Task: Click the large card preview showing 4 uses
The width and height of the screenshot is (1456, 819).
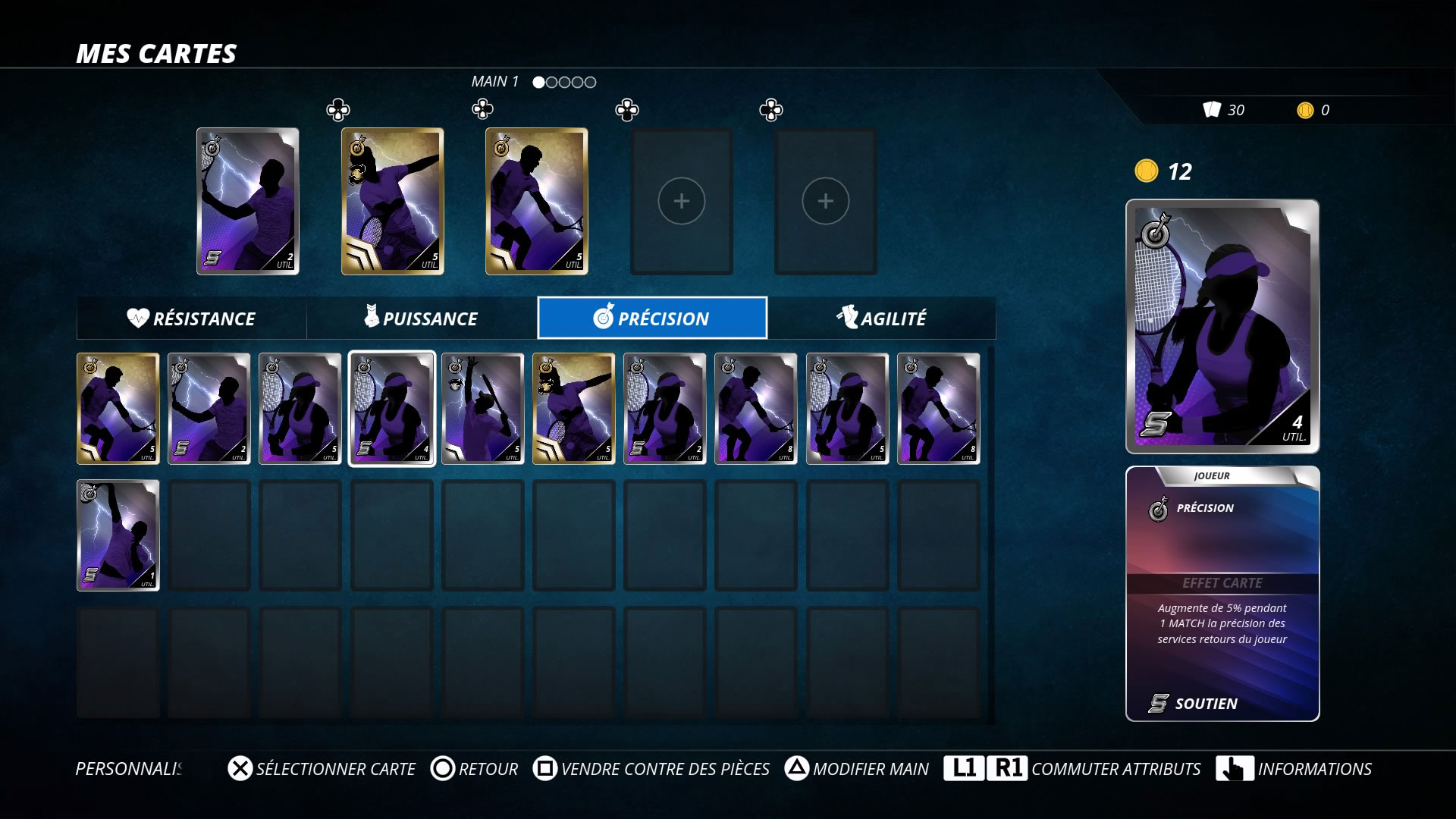Action: click(x=1222, y=326)
